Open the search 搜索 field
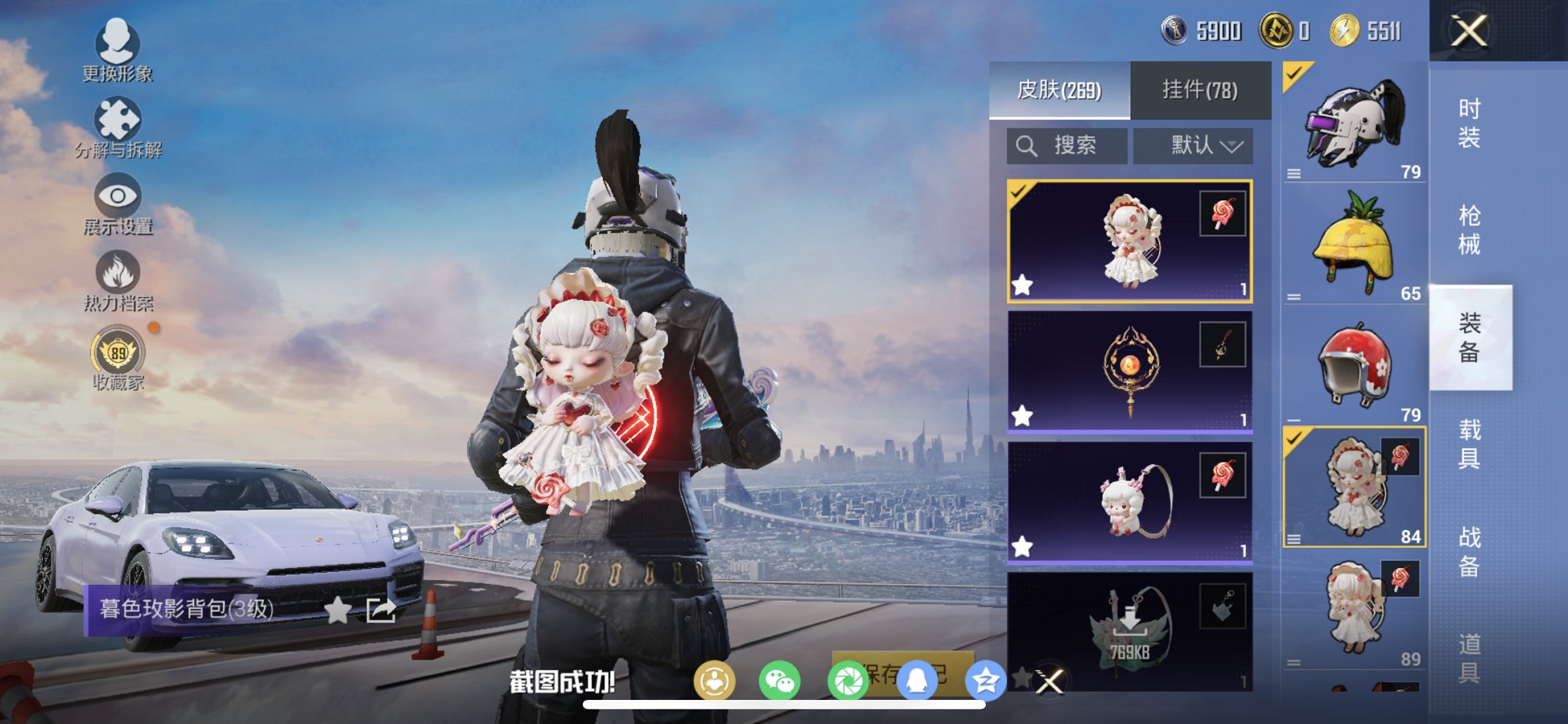Viewport: 1568px width, 724px height. pos(1066,145)
